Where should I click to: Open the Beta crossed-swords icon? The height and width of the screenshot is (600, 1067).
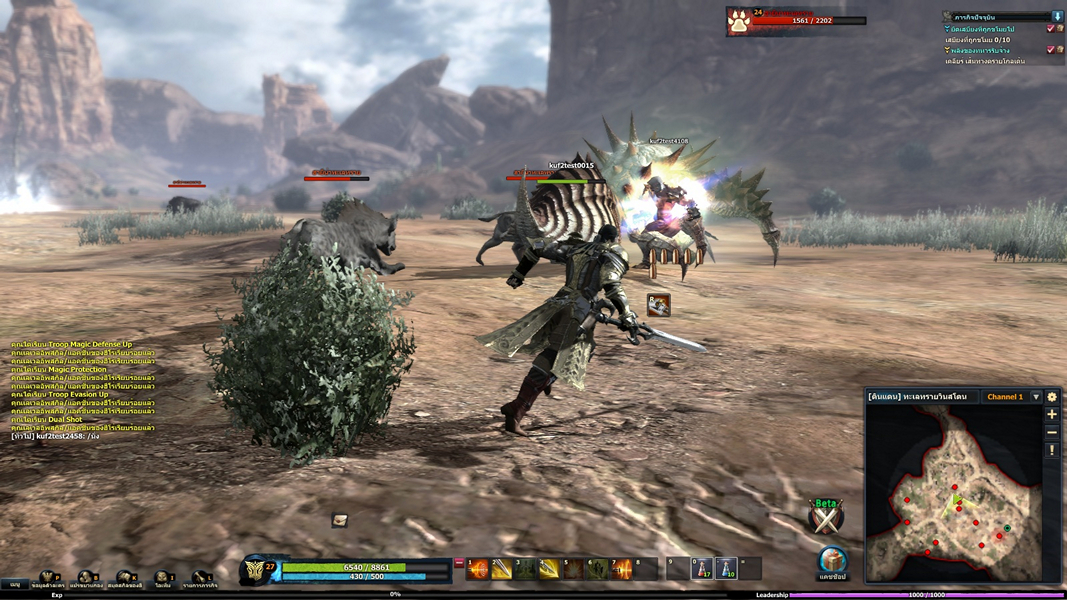point(826,517)
